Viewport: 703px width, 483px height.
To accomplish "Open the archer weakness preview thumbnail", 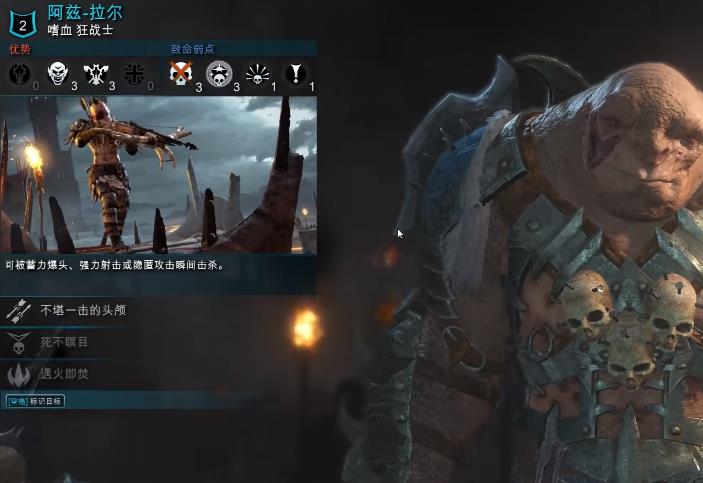I will 158,173.
